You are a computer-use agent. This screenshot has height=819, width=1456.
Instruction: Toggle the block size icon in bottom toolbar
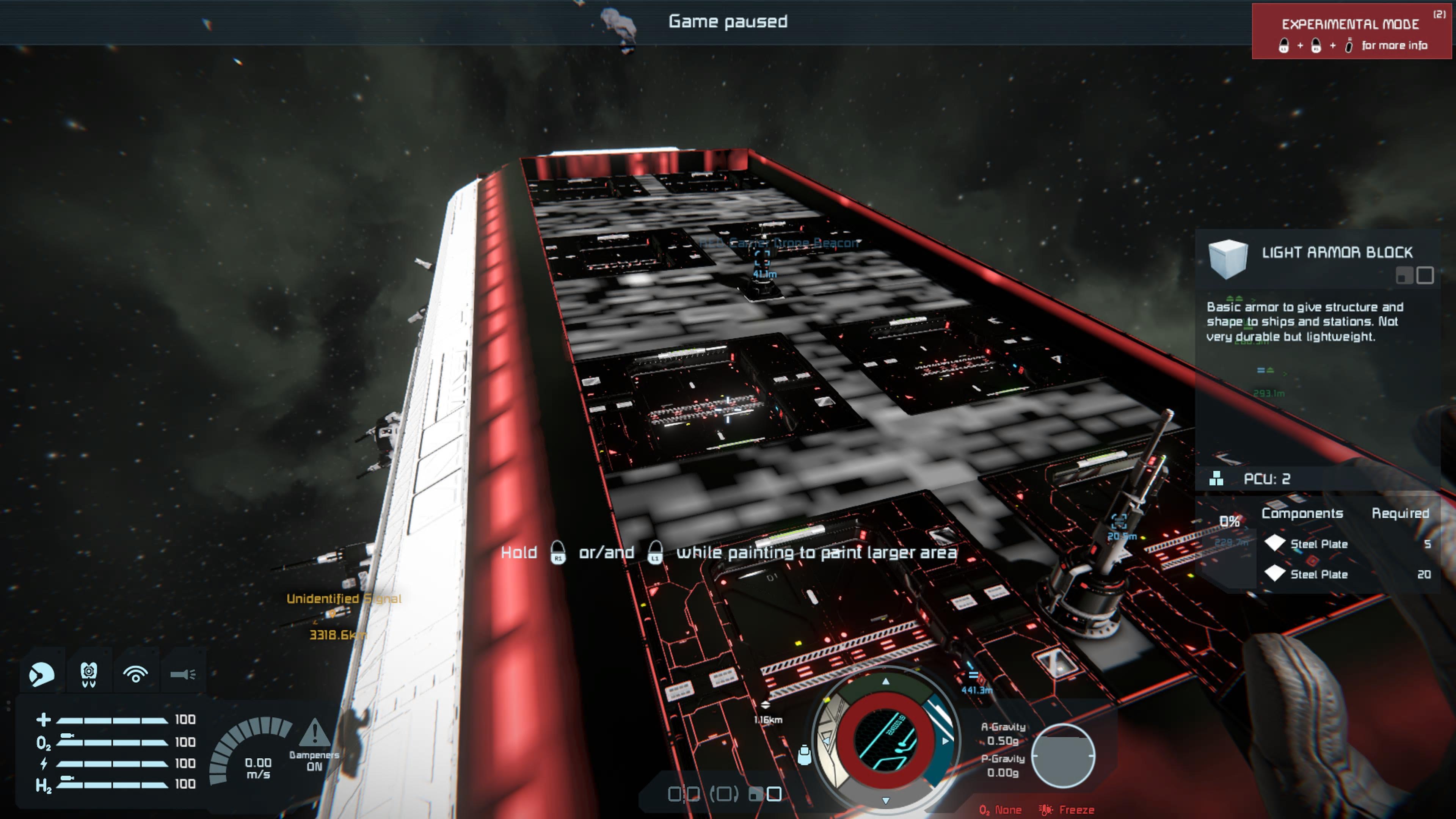(765, 794)
